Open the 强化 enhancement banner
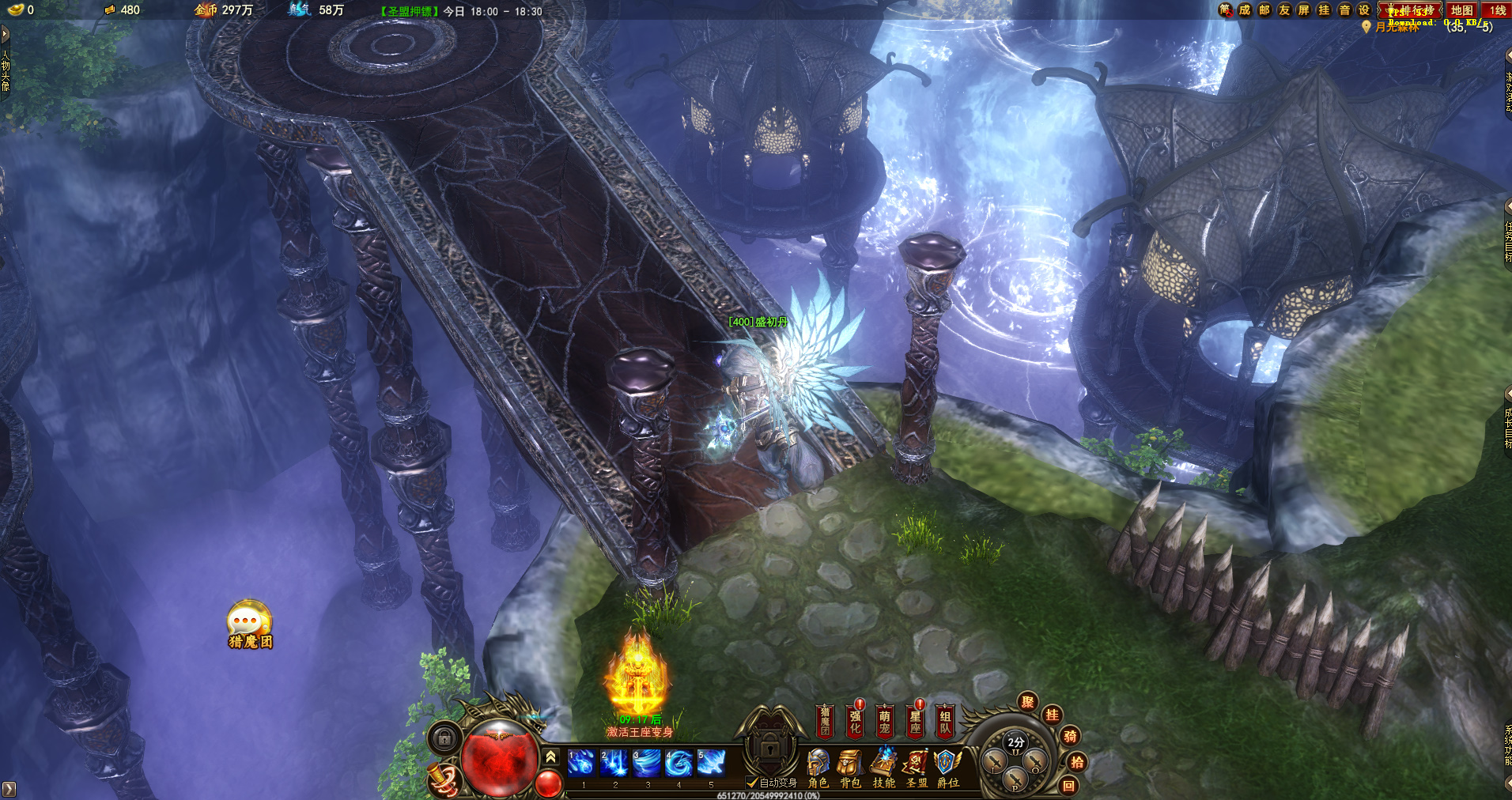Viewport: 1512px width, 800px height. click(855, 721)
